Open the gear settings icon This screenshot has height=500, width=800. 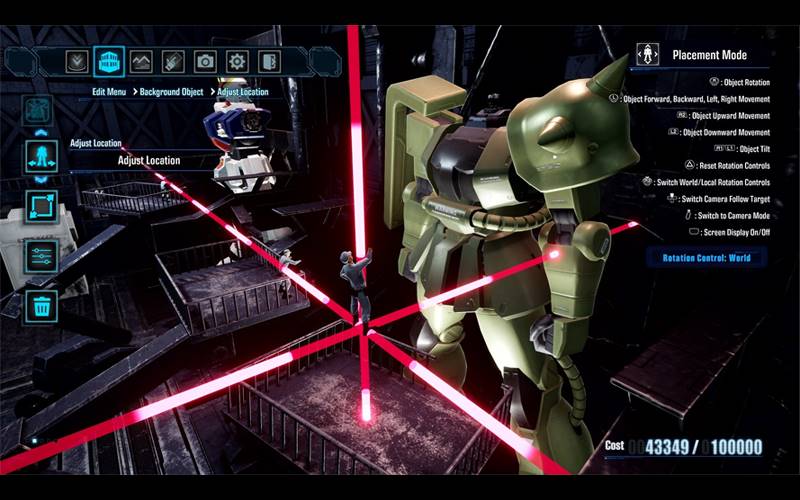[x=237, y=61]
